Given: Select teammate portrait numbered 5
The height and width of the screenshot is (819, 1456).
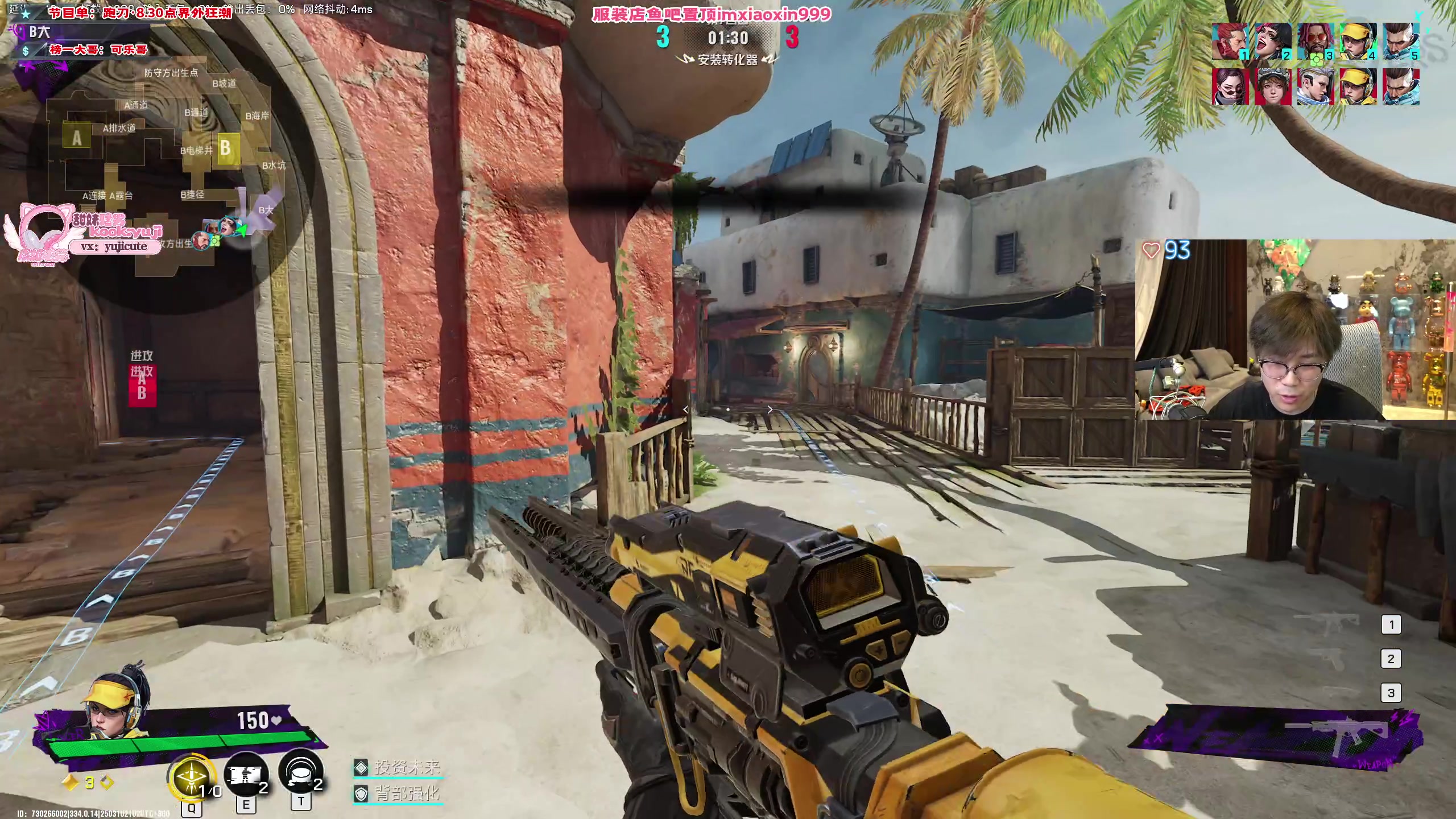Looking at the screenshot, I should coord(1401,41).
